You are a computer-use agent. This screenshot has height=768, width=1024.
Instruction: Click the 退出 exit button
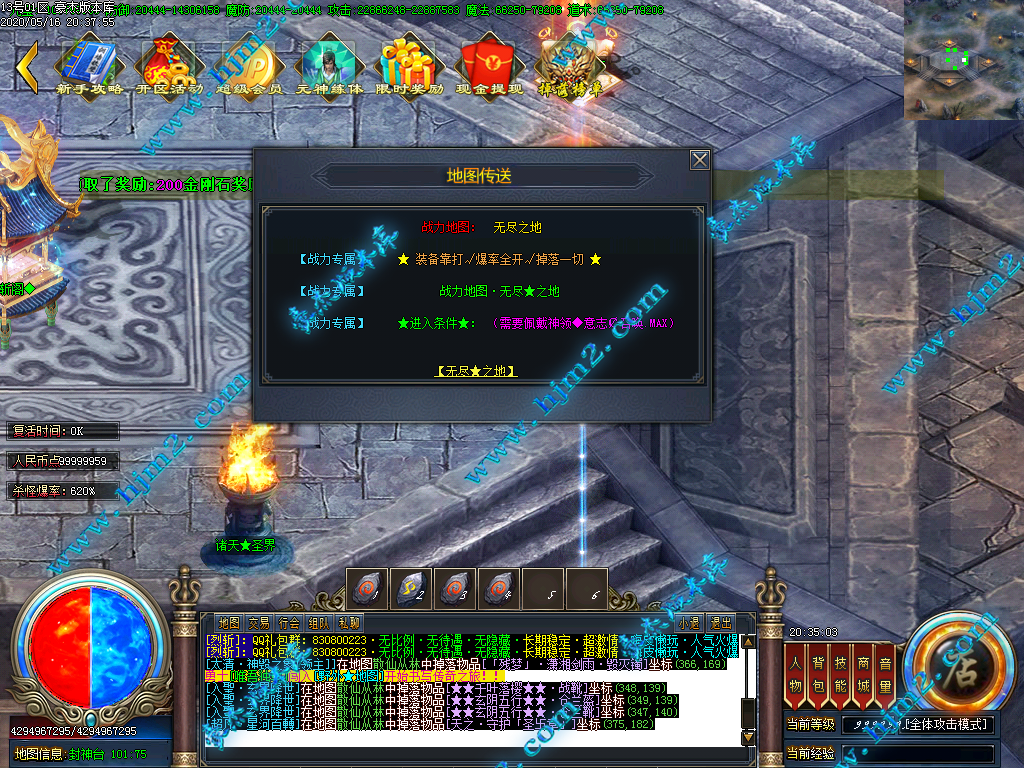point(720,622)
